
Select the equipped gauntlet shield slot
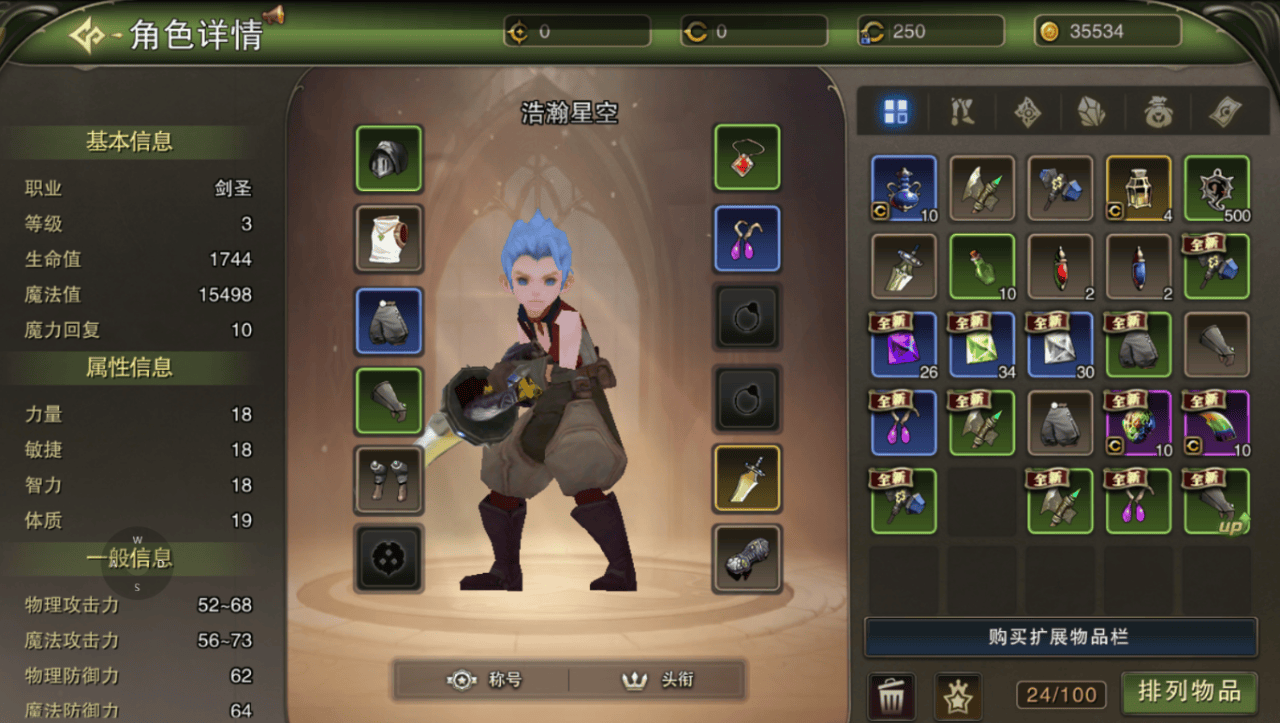tap(746, 558)
